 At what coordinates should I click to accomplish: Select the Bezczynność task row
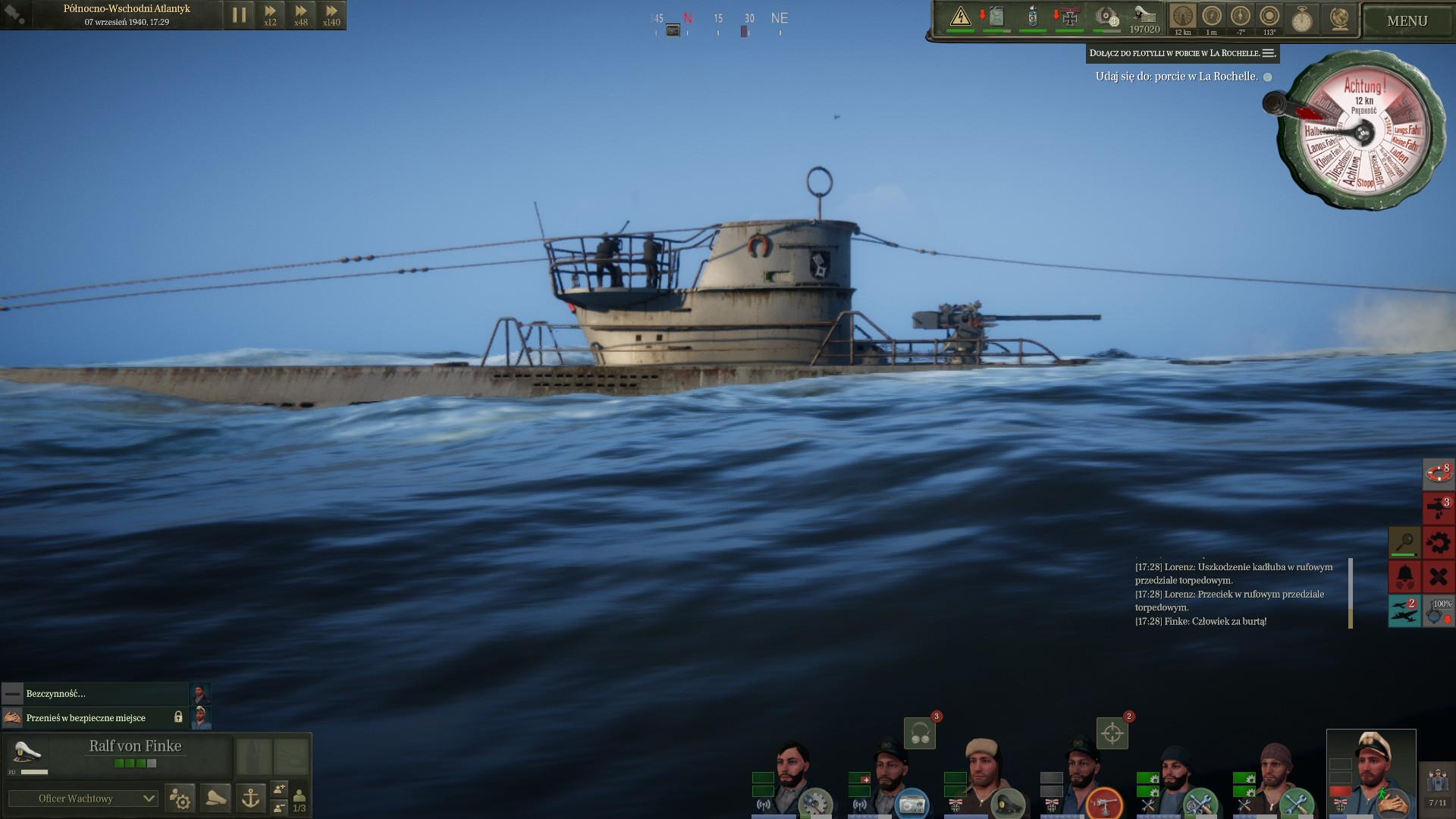click(x=95, y=694)
